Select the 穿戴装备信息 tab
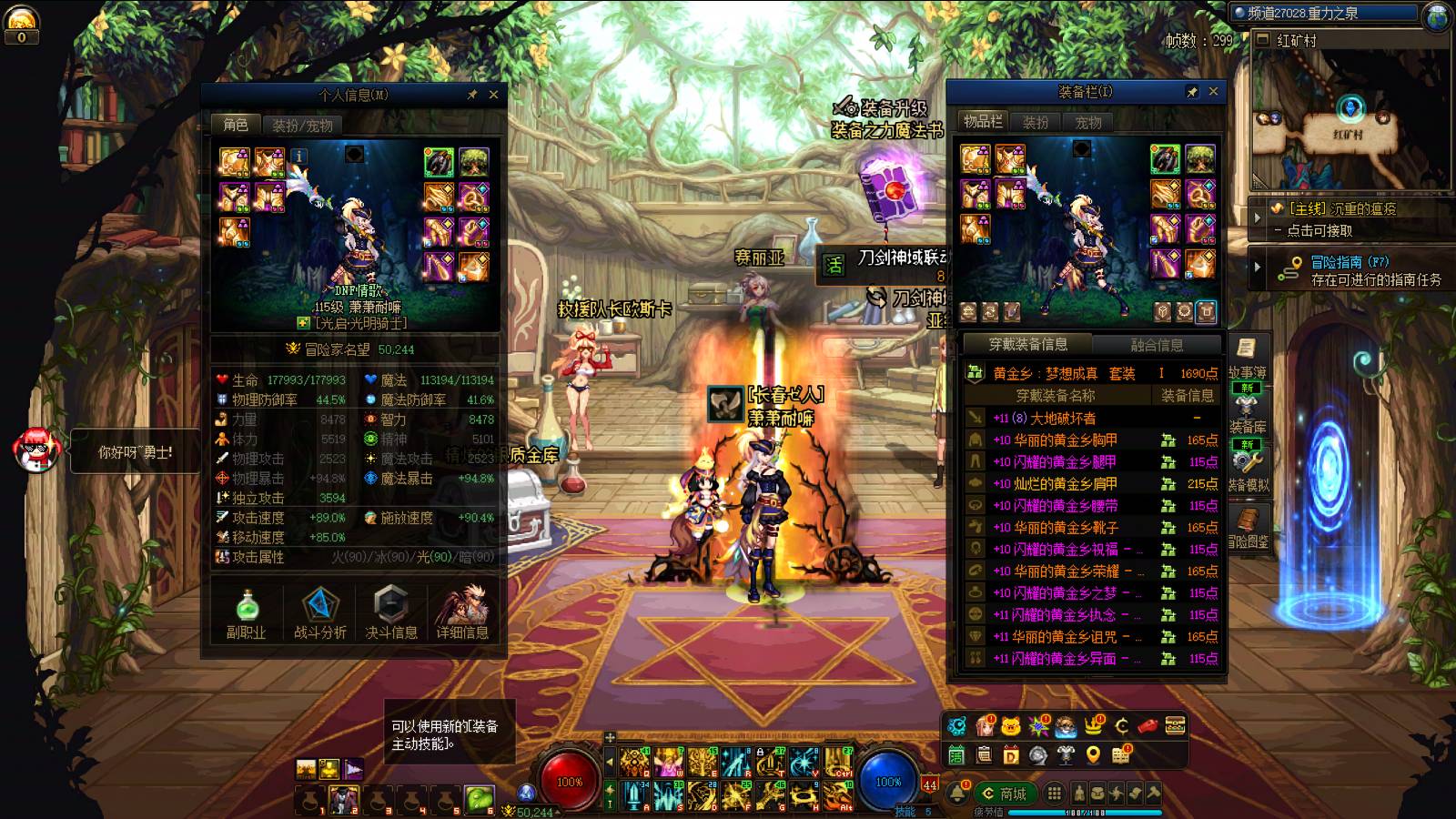Screen dimensions: 1456x819 pyautogui.click(x=1028, y=345)
